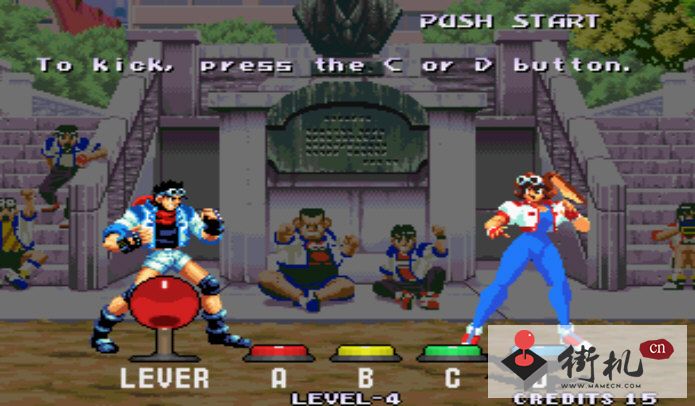Image resolution: width=695 pixels, height=406 pixels.
Task: Select the red A button
Action: click(279, 352)
